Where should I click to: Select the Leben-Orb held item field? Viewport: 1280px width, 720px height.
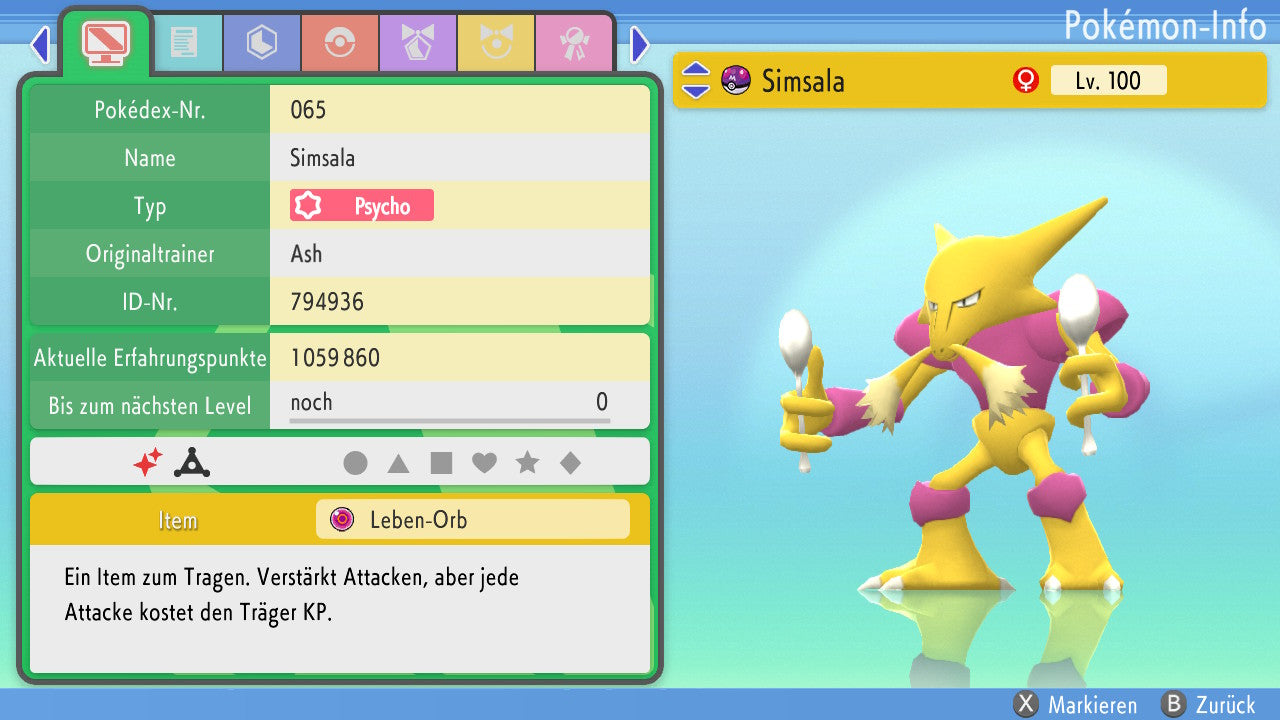click(472, 520)
